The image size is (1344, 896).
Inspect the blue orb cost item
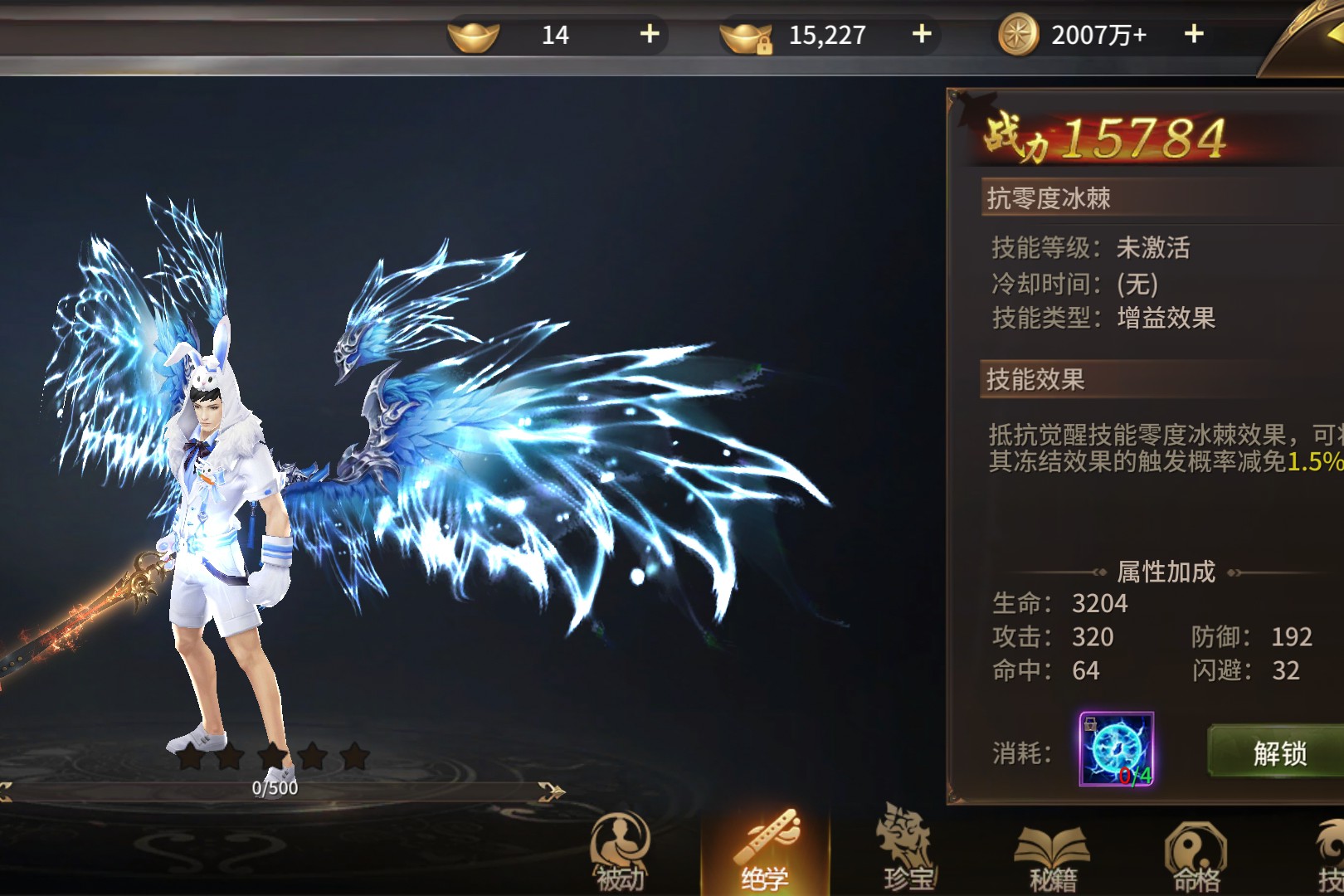(x=1116, y=749)
